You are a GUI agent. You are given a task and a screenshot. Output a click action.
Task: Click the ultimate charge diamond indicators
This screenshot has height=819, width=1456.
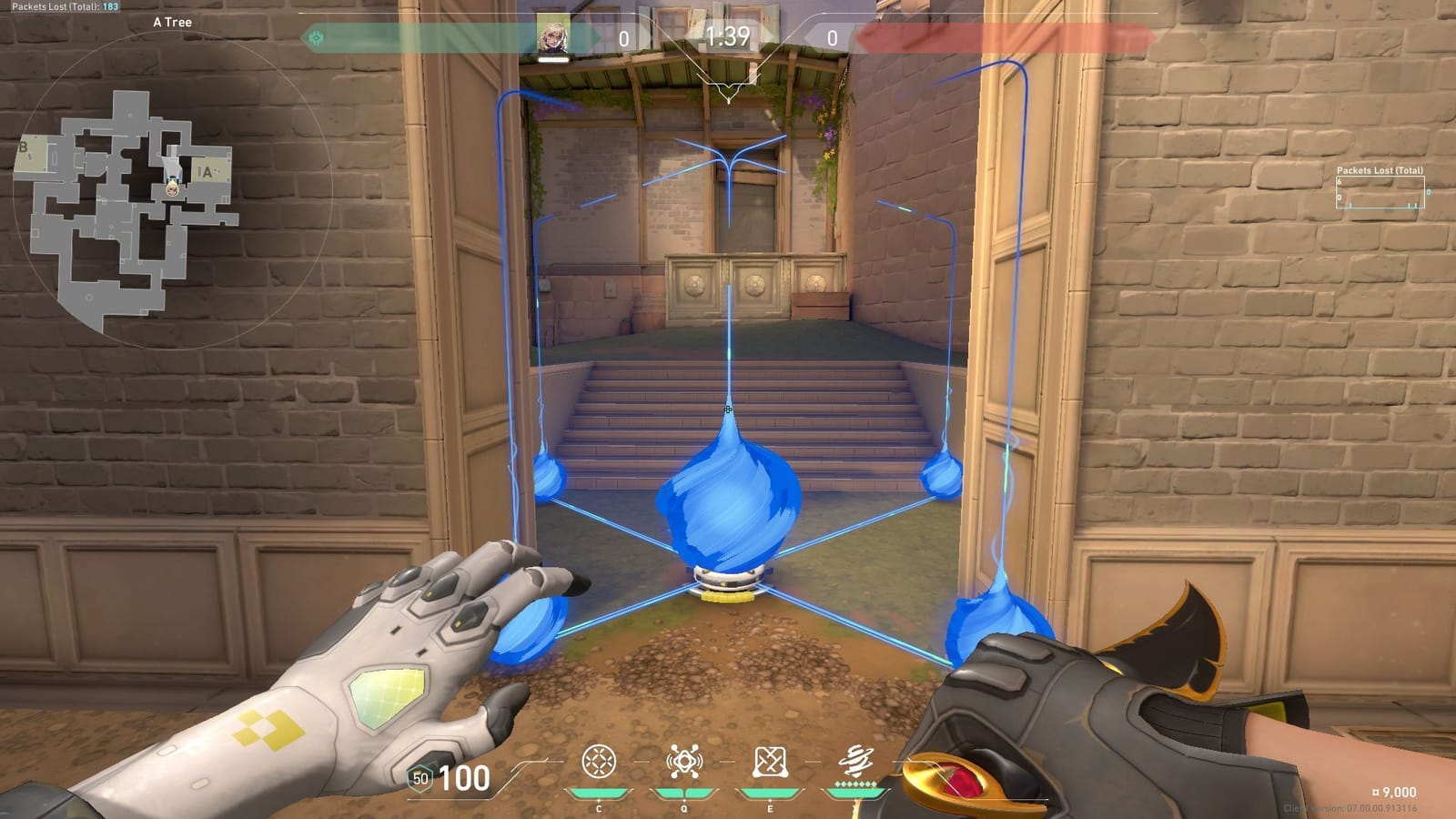[x=854, y=783]
